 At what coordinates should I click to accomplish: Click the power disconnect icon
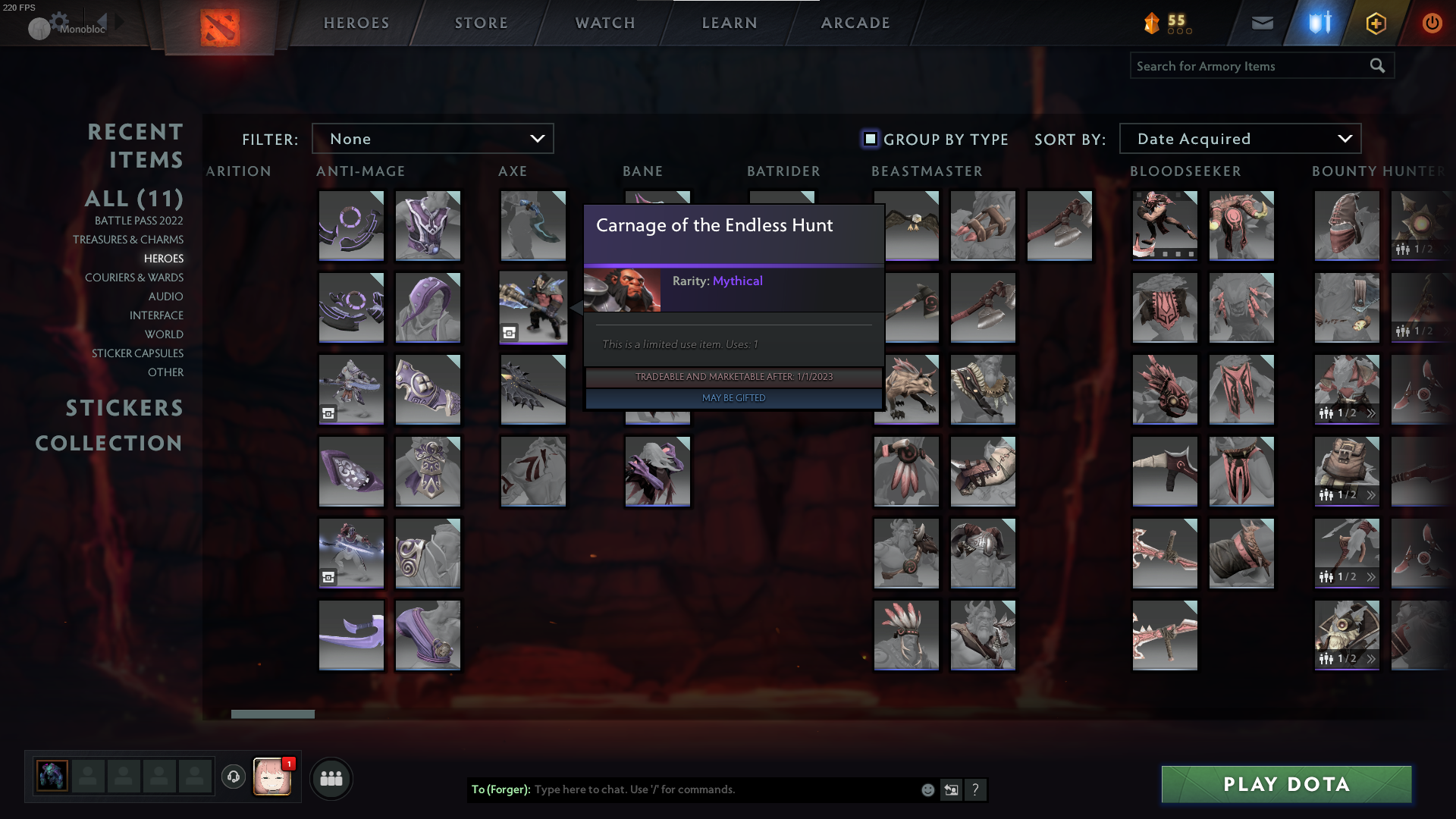[1432, 23]
